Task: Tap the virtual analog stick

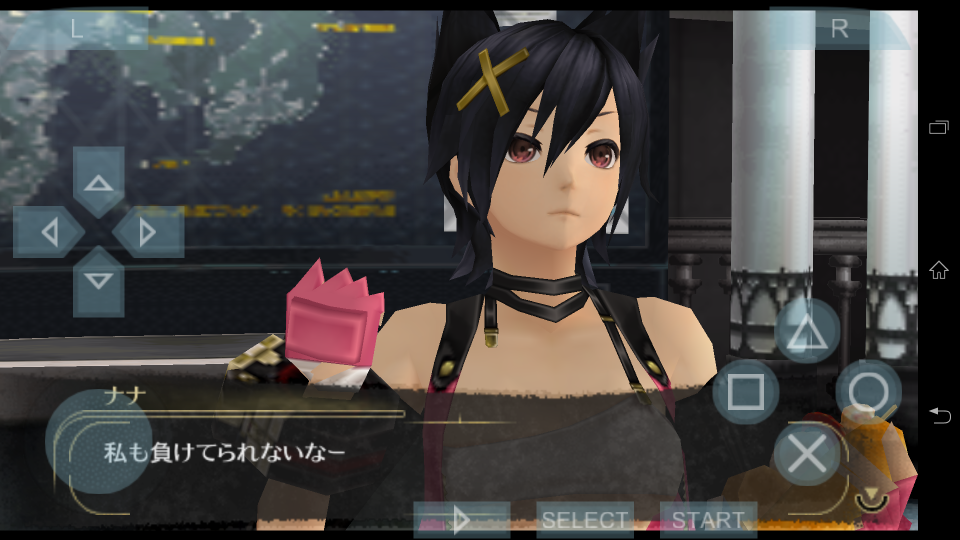Action: click(x=98, y=440)
